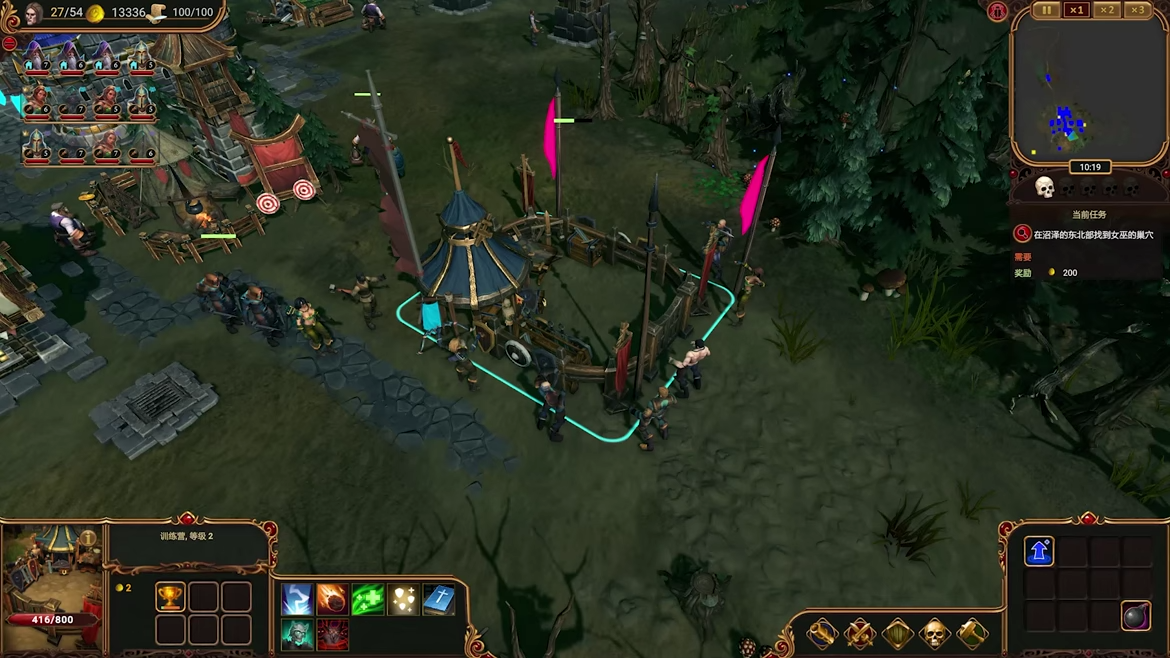Set game speed to ×2
This screenshot has width=1170, height=658.
(1106, 10)
